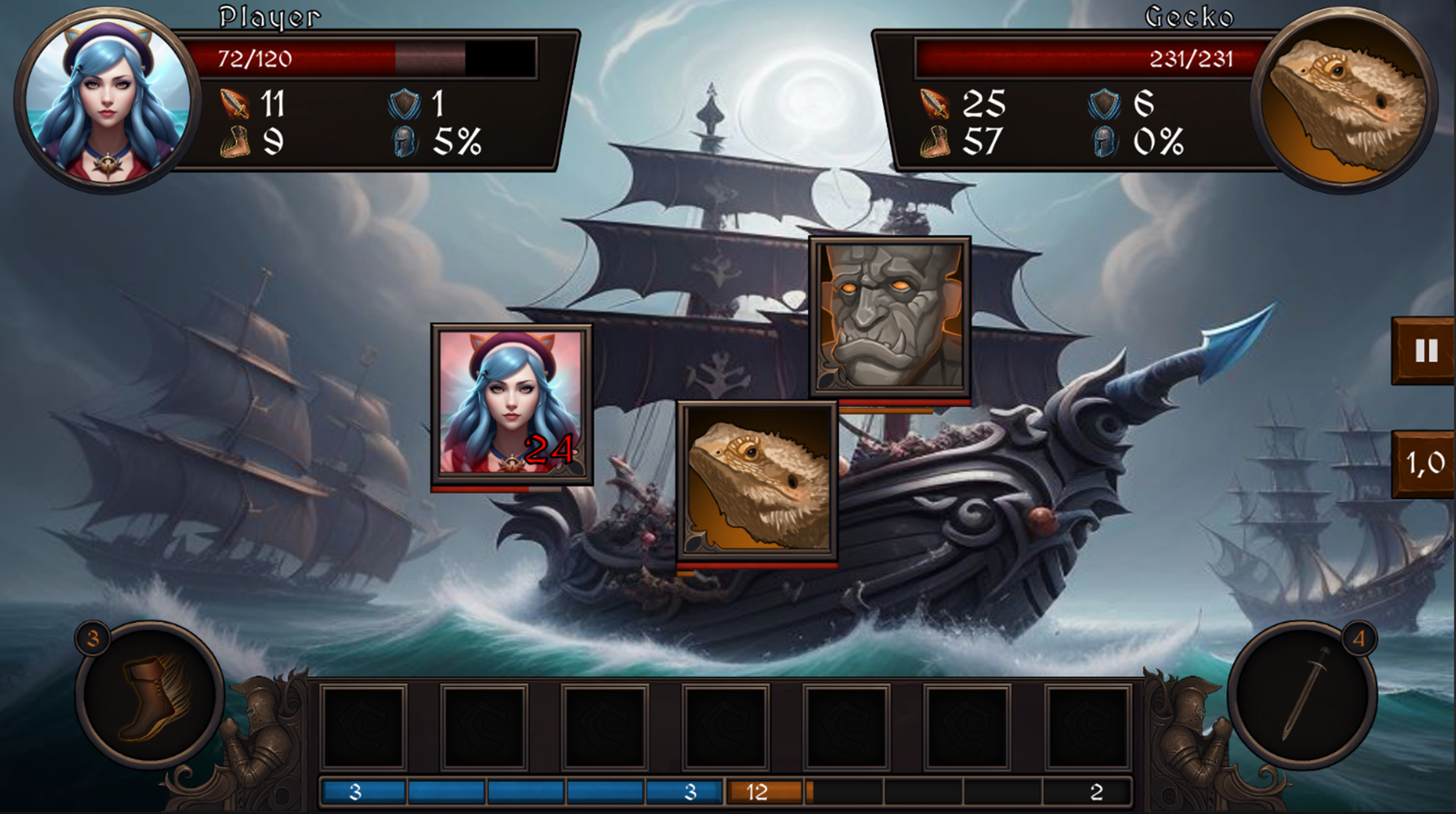The image size is (1456, 814).
Task: Click Player's attack sword stat icon showing 11
Action: 232,101
